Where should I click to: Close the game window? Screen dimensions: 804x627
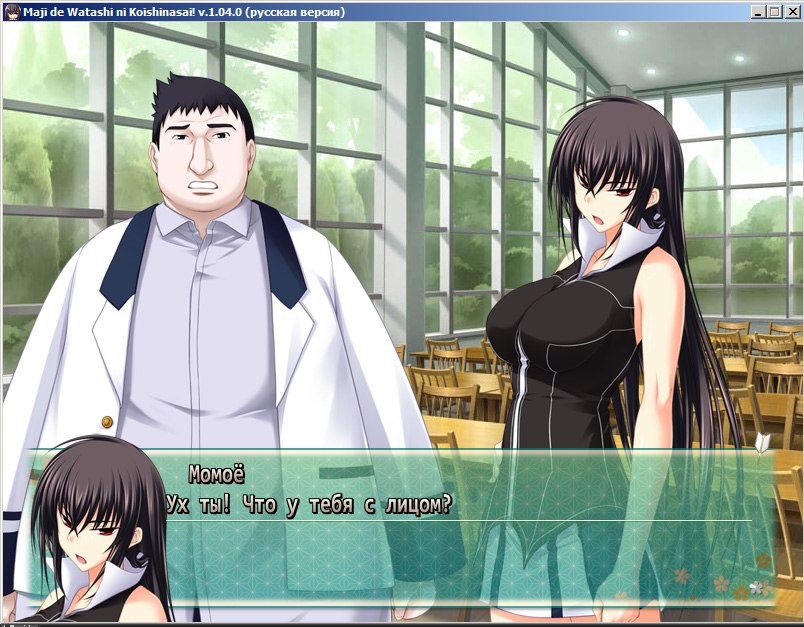click(791, 11)
